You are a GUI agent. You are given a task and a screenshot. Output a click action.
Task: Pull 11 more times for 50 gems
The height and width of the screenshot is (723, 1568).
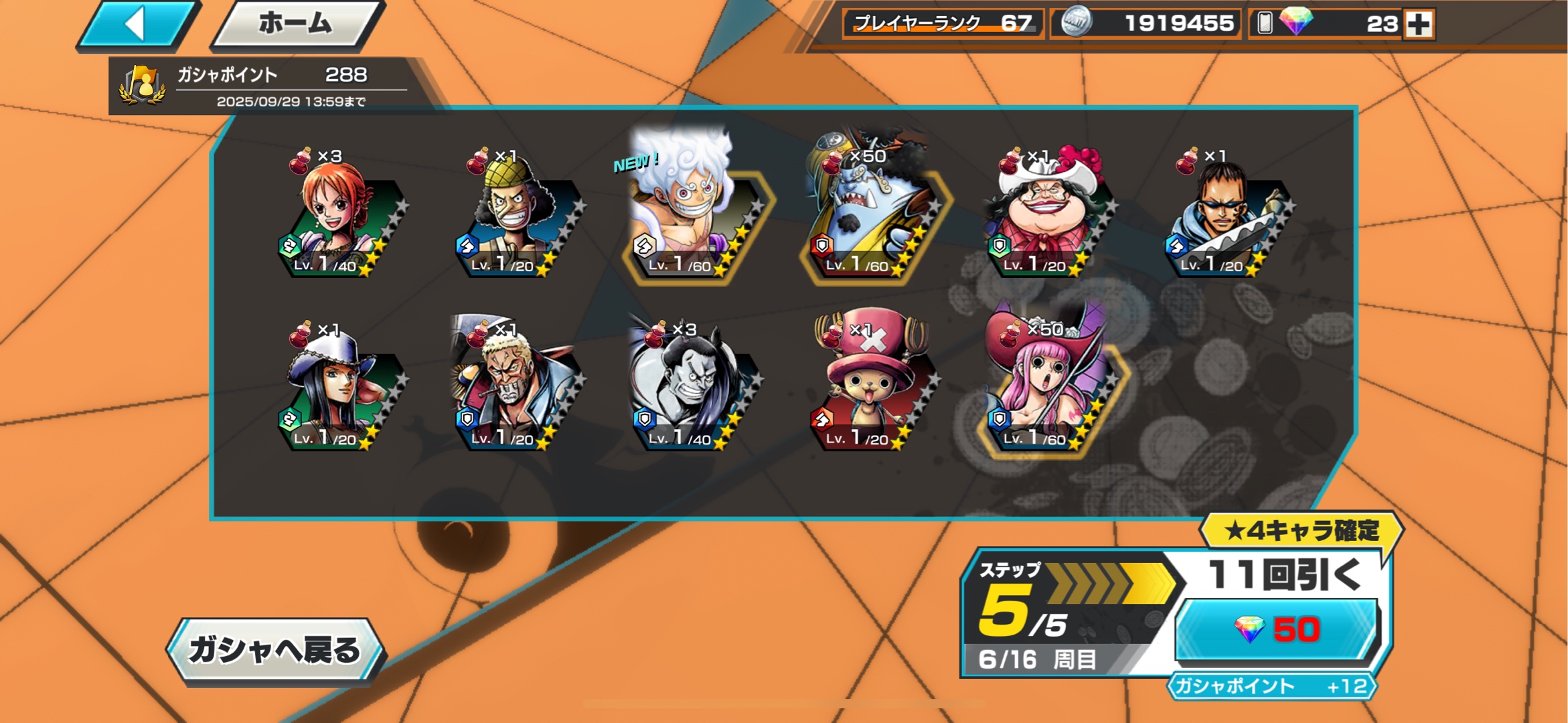click(1277, 629)
